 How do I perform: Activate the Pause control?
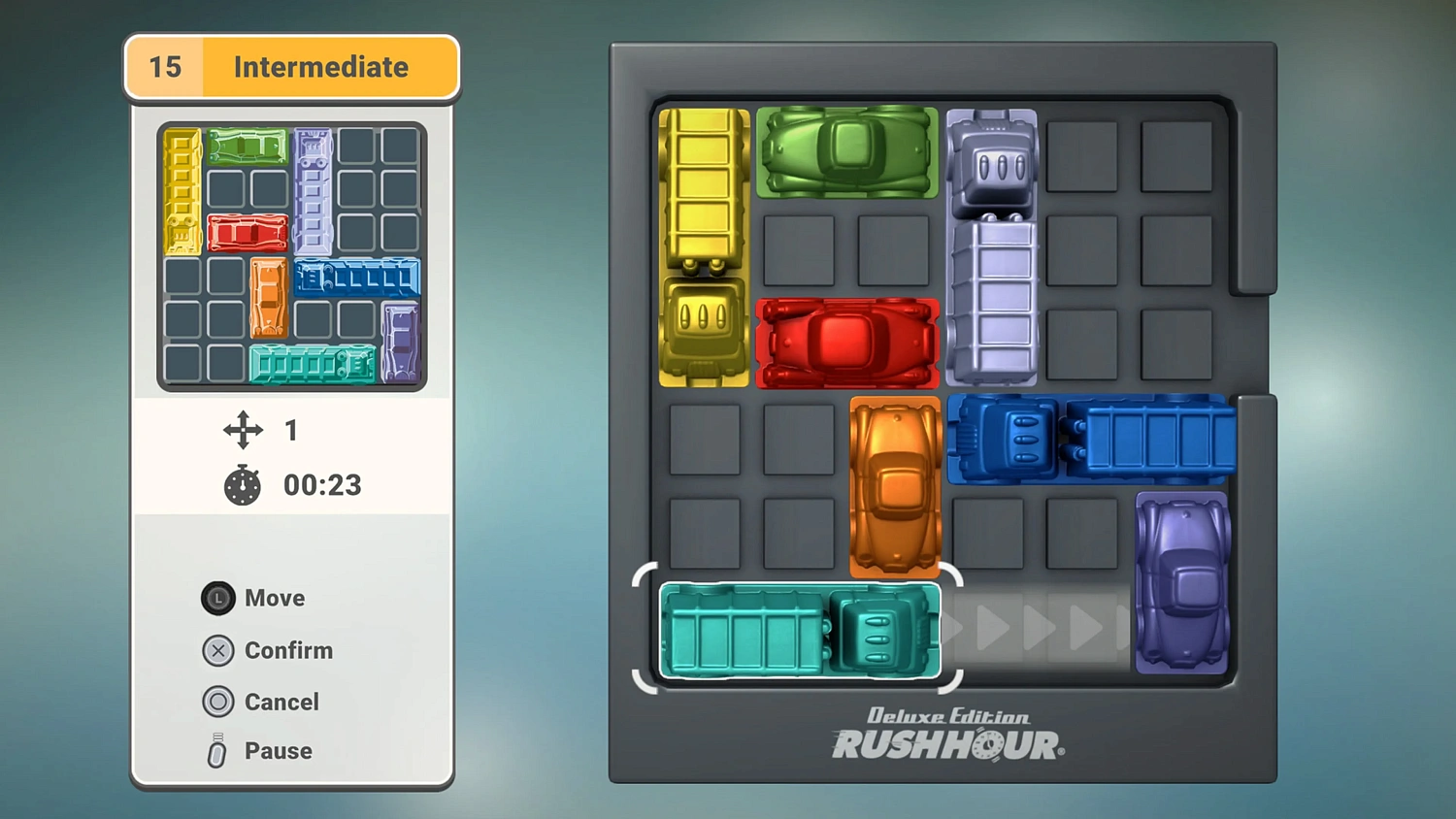215,749
